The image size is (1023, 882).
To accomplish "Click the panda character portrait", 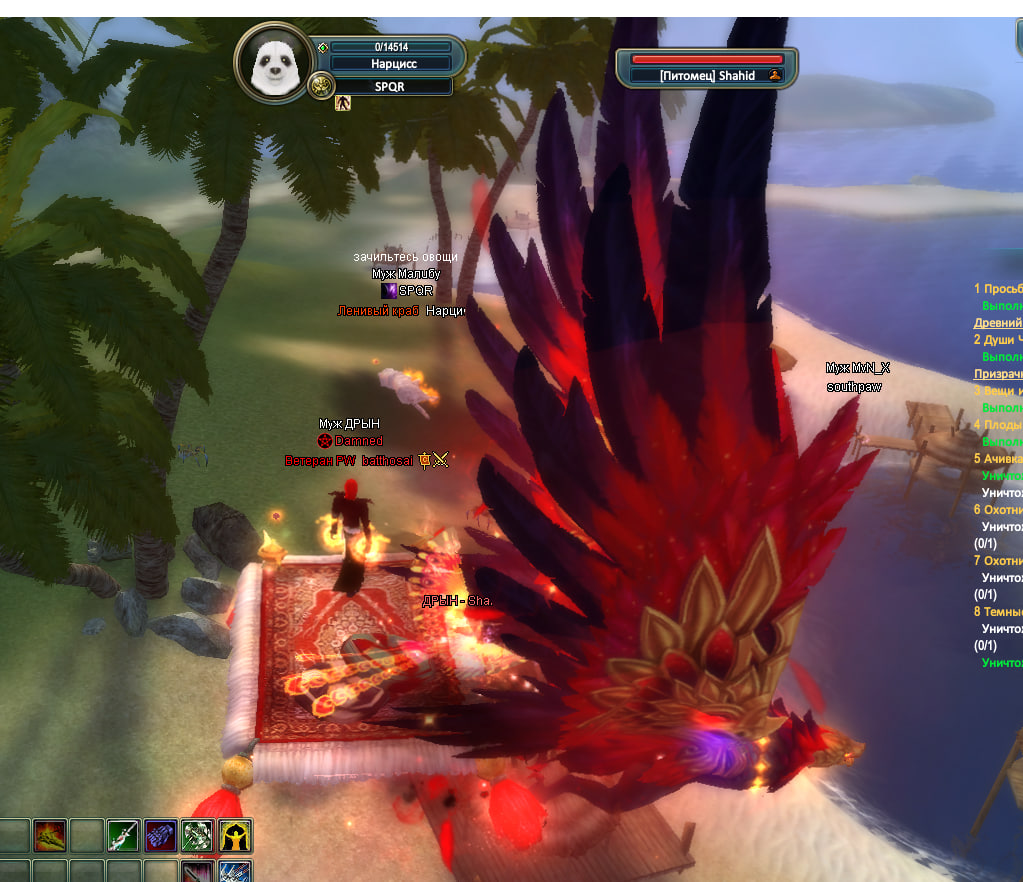I will (272, 64).
